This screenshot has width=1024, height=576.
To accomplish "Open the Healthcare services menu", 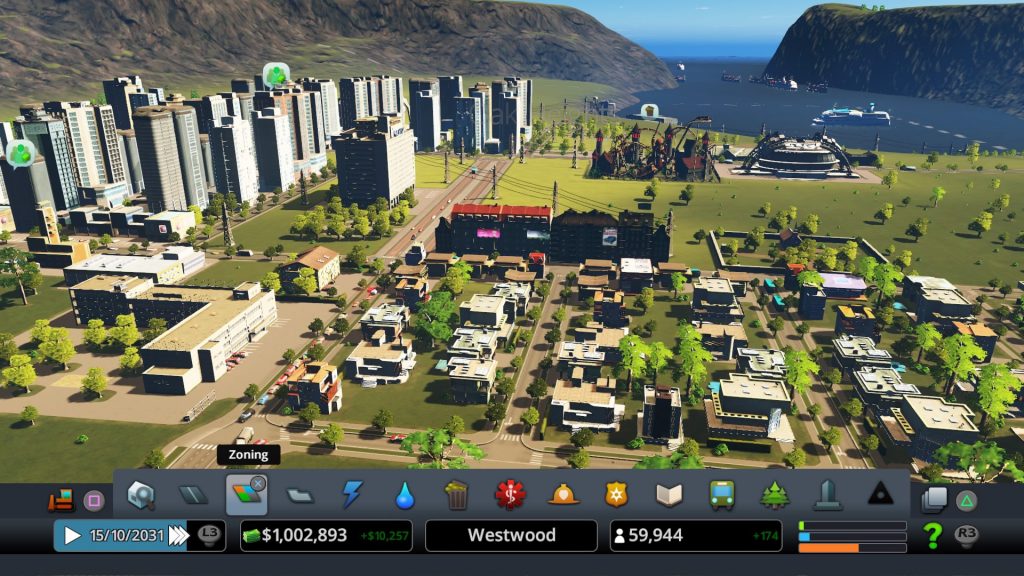I will point(510,494).
